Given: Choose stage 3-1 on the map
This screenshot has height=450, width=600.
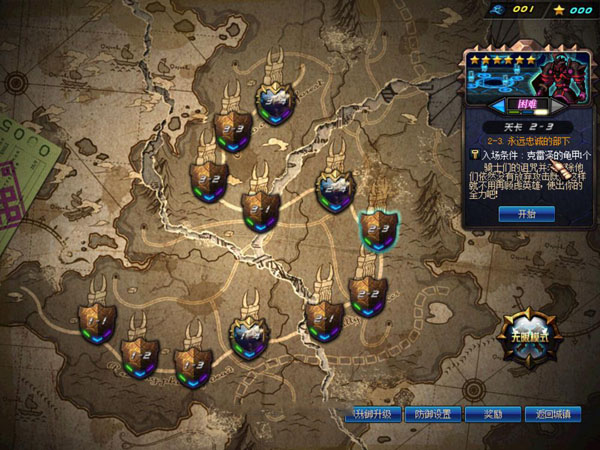Looking at the screenshot, I should tap(261, 209).
